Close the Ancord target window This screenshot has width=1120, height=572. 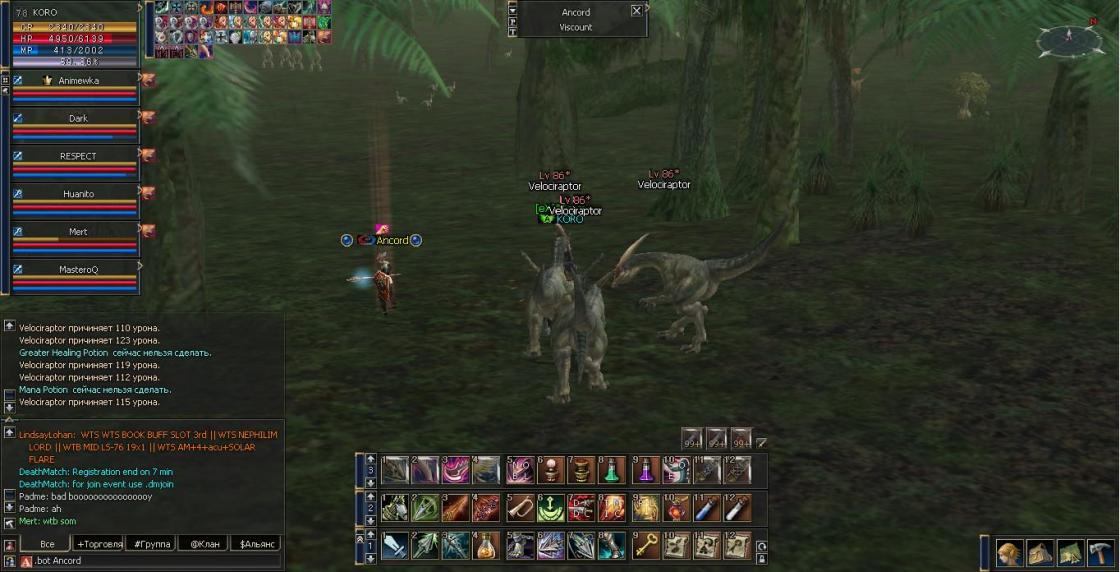point(636,11)
